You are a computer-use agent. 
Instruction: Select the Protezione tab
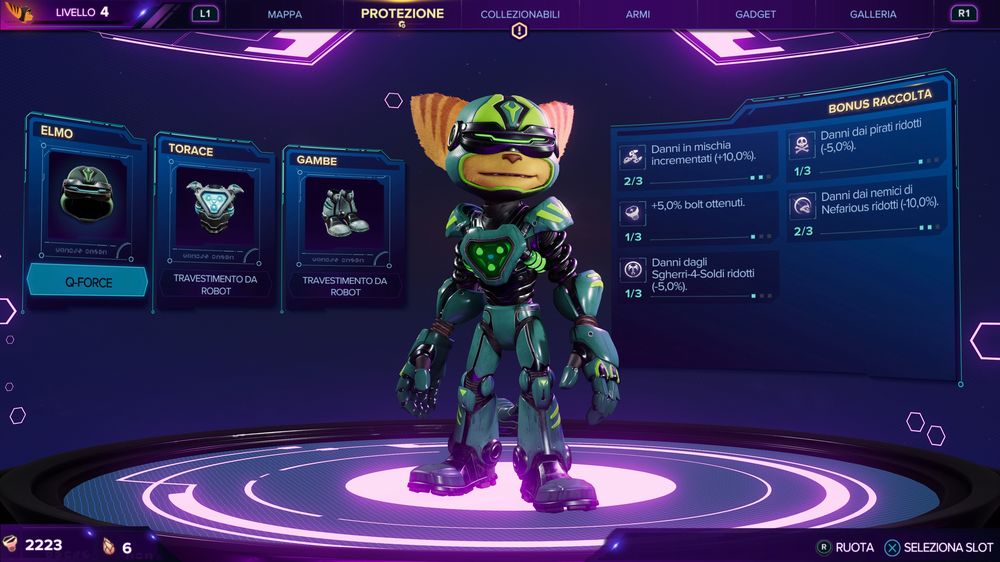[402, 14]
